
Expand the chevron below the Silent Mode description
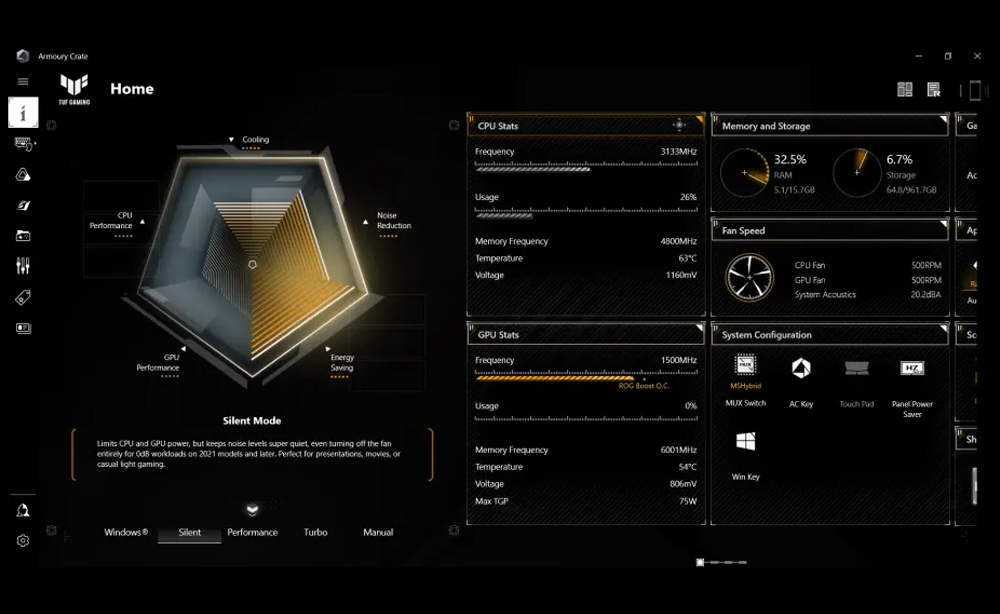click(x=252, y=509)
